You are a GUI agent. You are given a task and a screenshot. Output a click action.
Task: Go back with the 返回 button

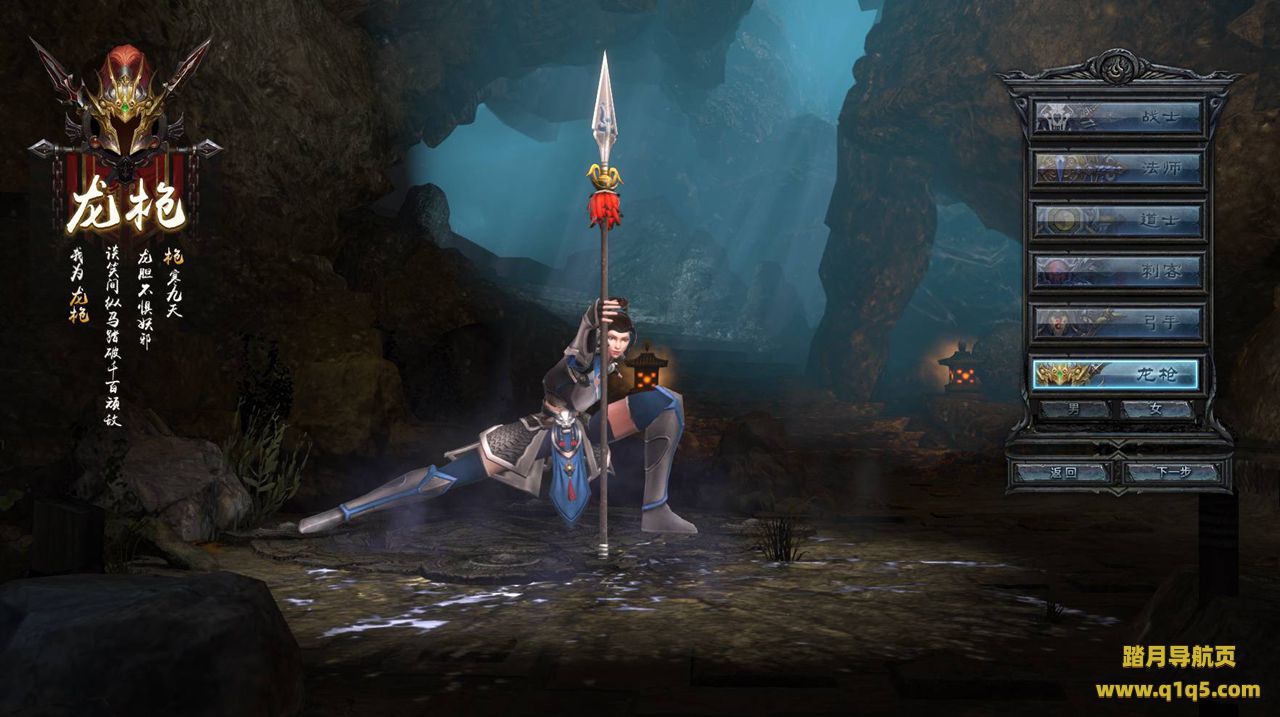pos(1062,472)
